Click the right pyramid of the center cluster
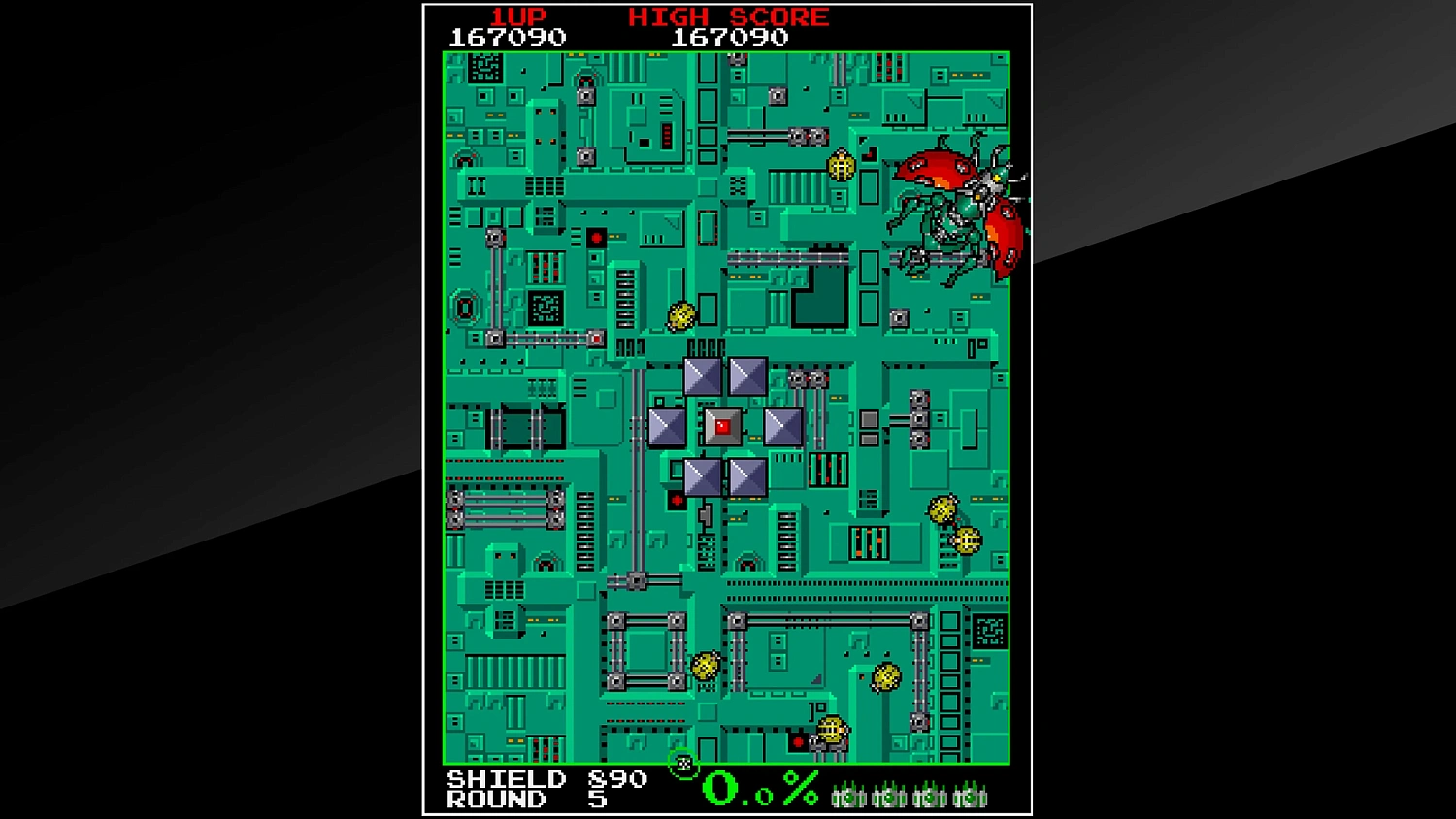1456x819 pixels. 784,427
